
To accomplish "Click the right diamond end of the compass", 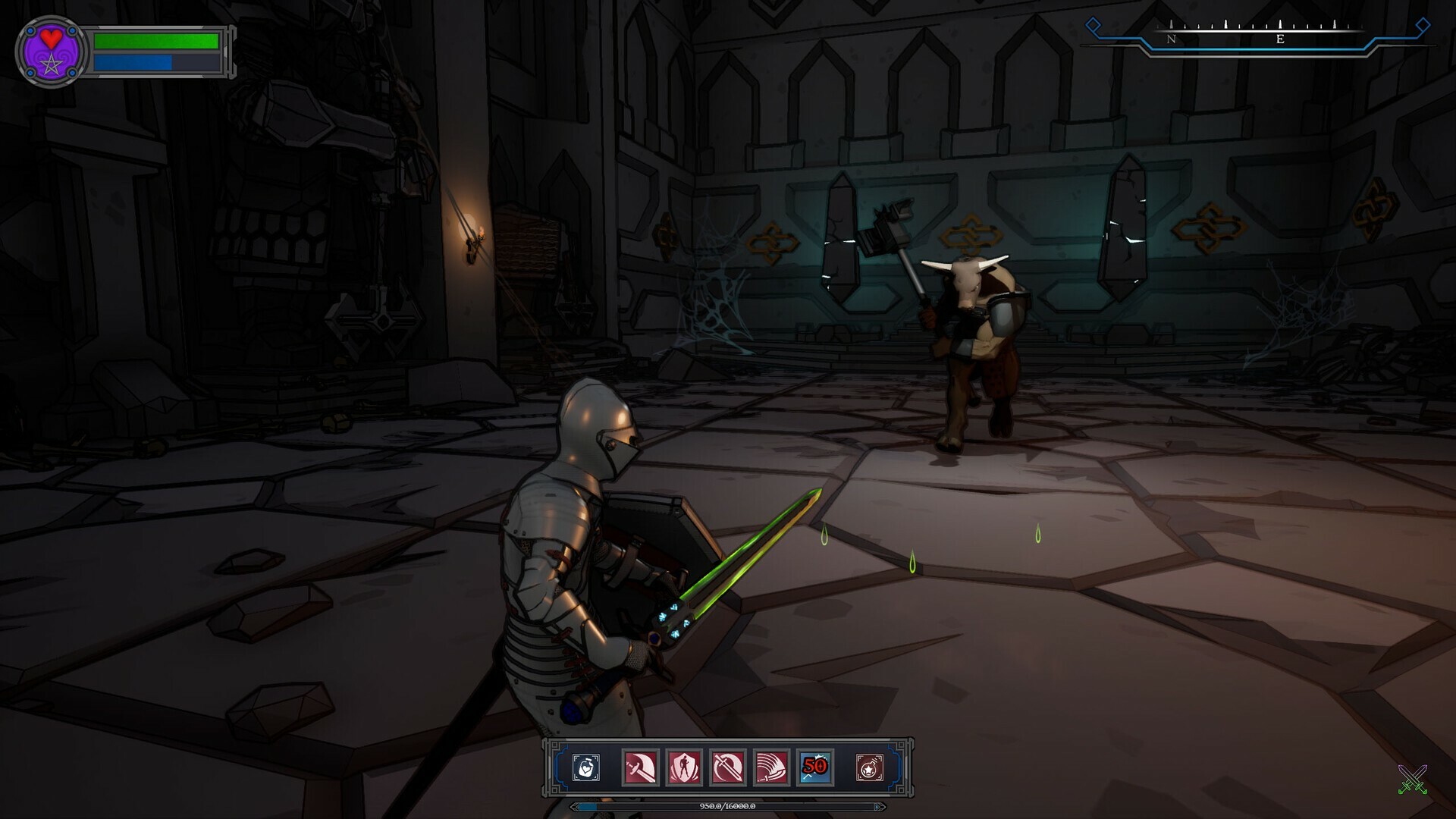I will click(x=1421, y=24).
